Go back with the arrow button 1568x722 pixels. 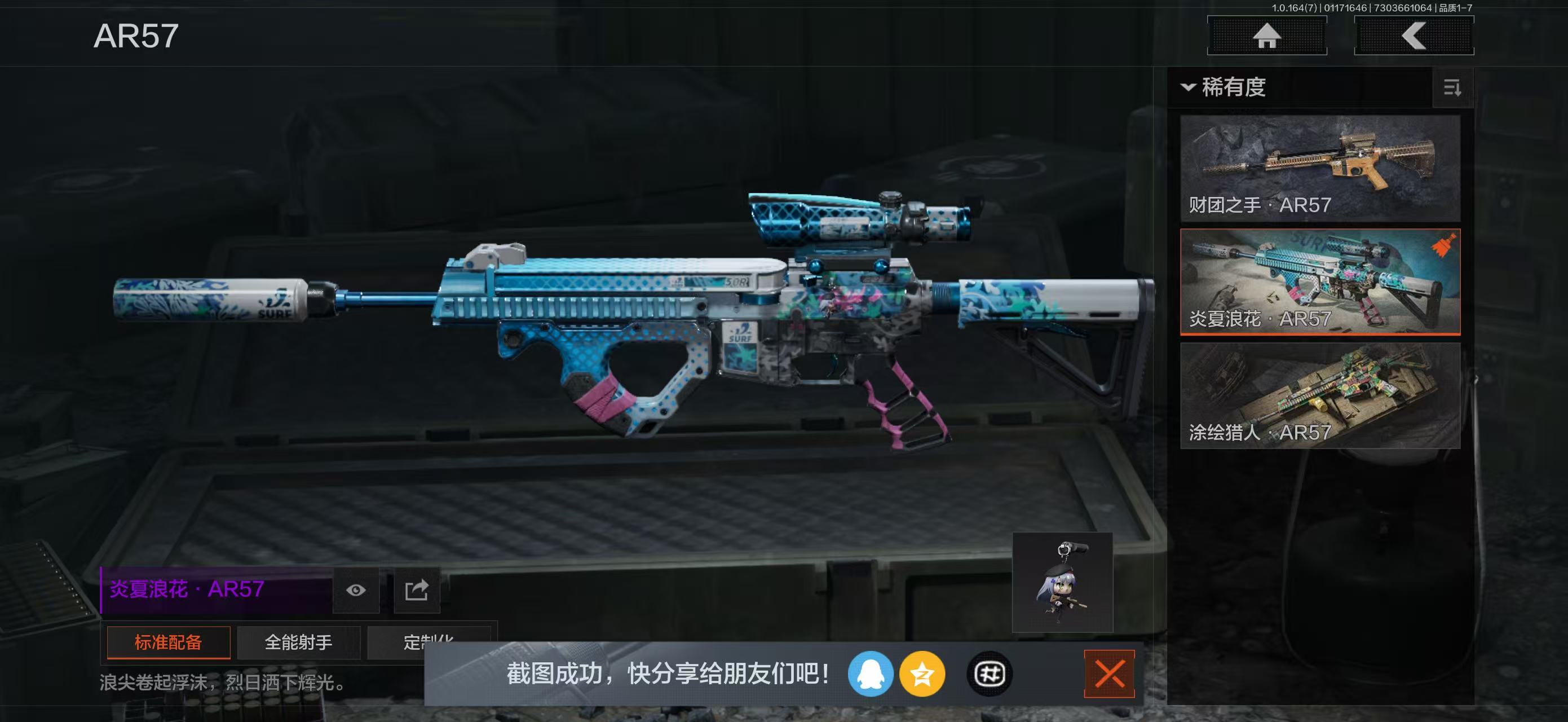pyautogui.click(x=1414, y=36)
